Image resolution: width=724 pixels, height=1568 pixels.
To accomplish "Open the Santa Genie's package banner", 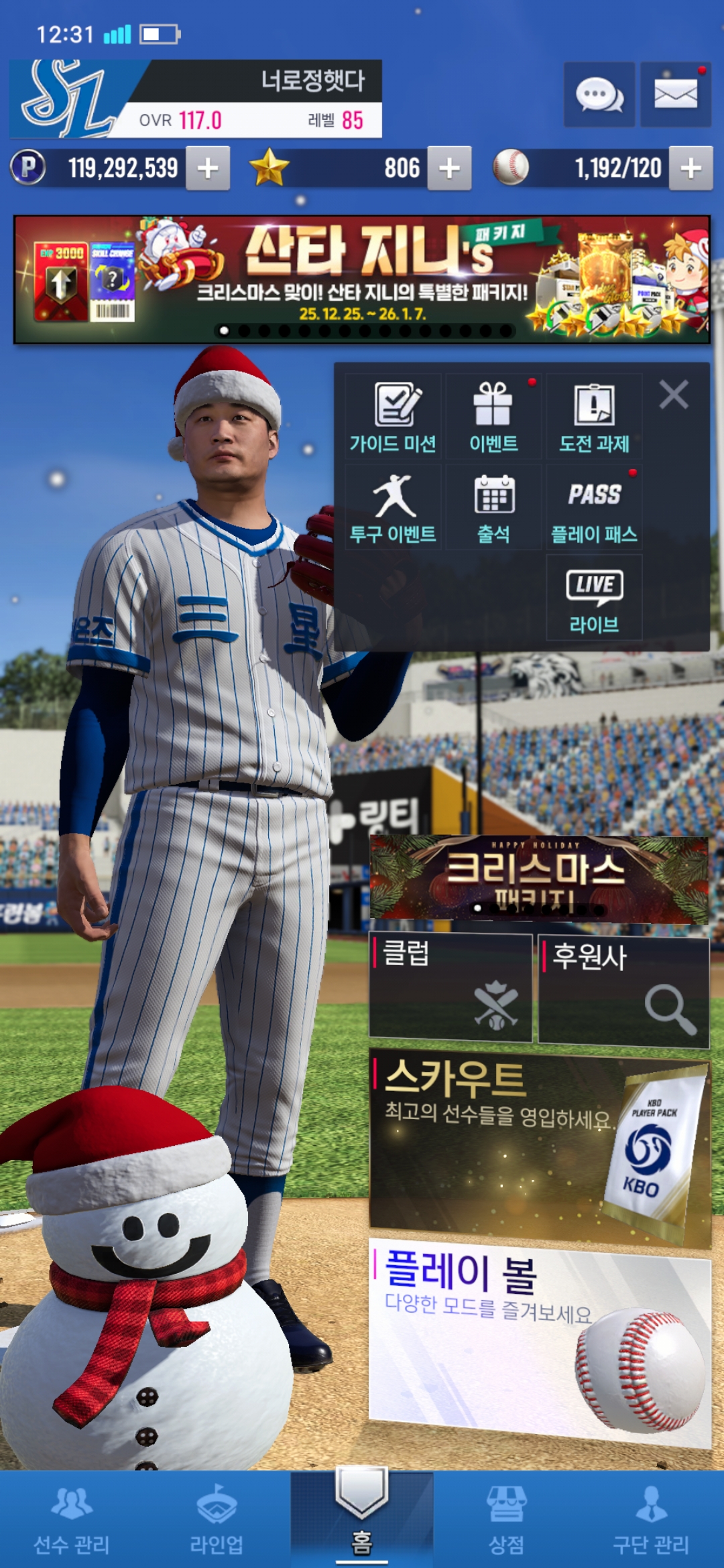I will [362, 279].
